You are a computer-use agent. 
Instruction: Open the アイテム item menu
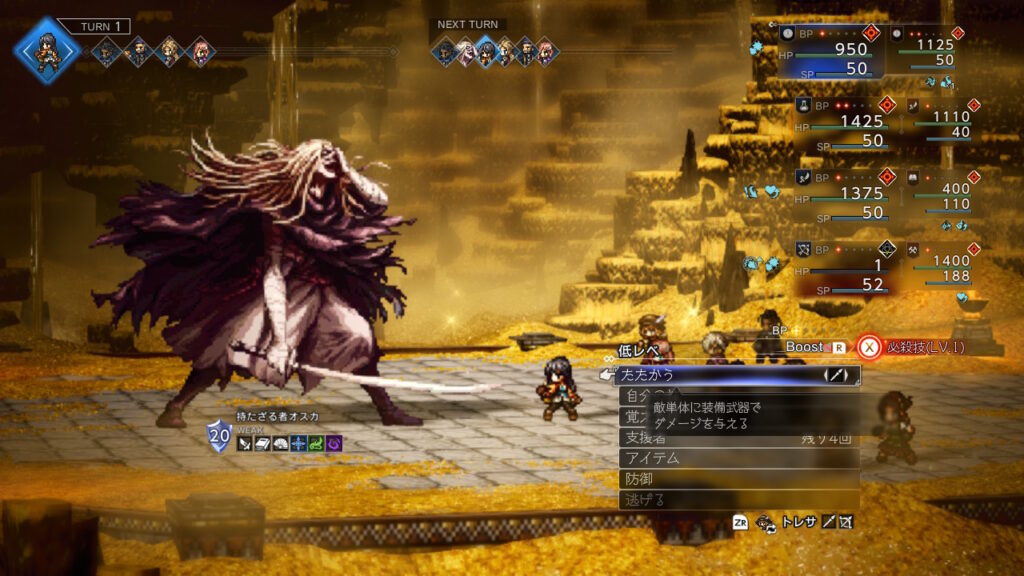(x=735, y=458)
